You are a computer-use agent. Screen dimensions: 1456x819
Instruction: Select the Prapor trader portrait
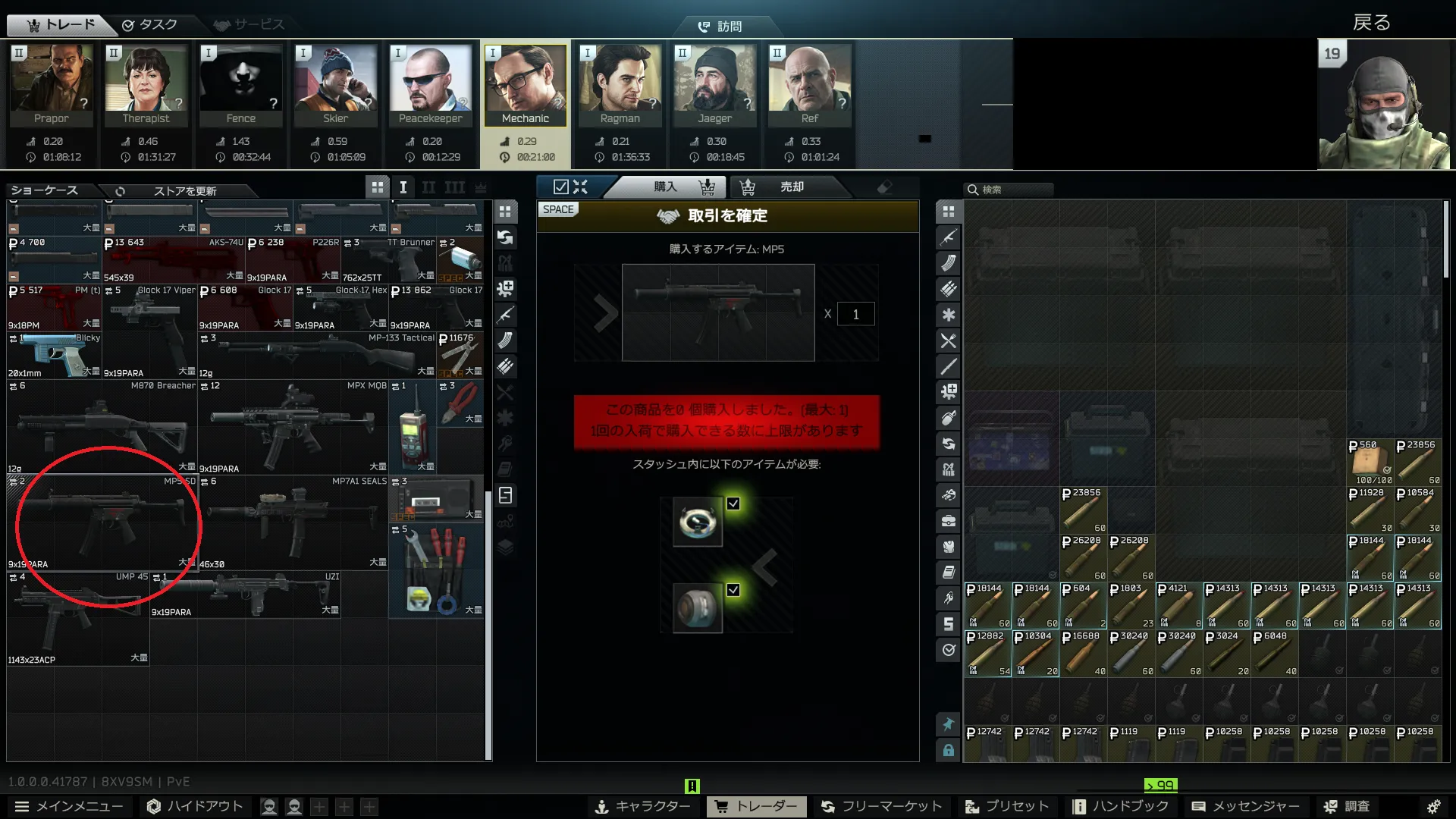coord(51,84)
